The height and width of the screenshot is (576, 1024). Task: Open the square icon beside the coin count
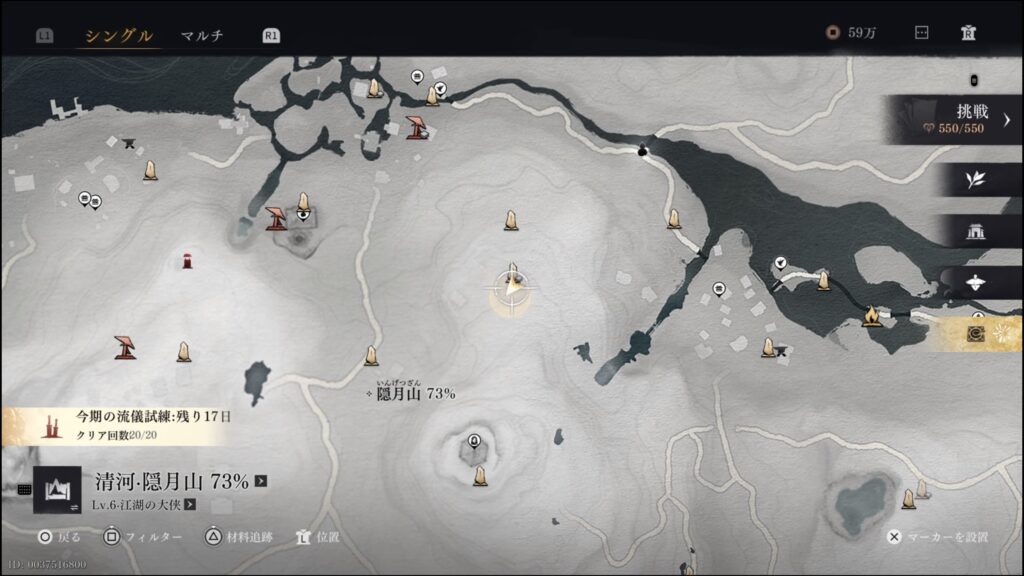921,33
